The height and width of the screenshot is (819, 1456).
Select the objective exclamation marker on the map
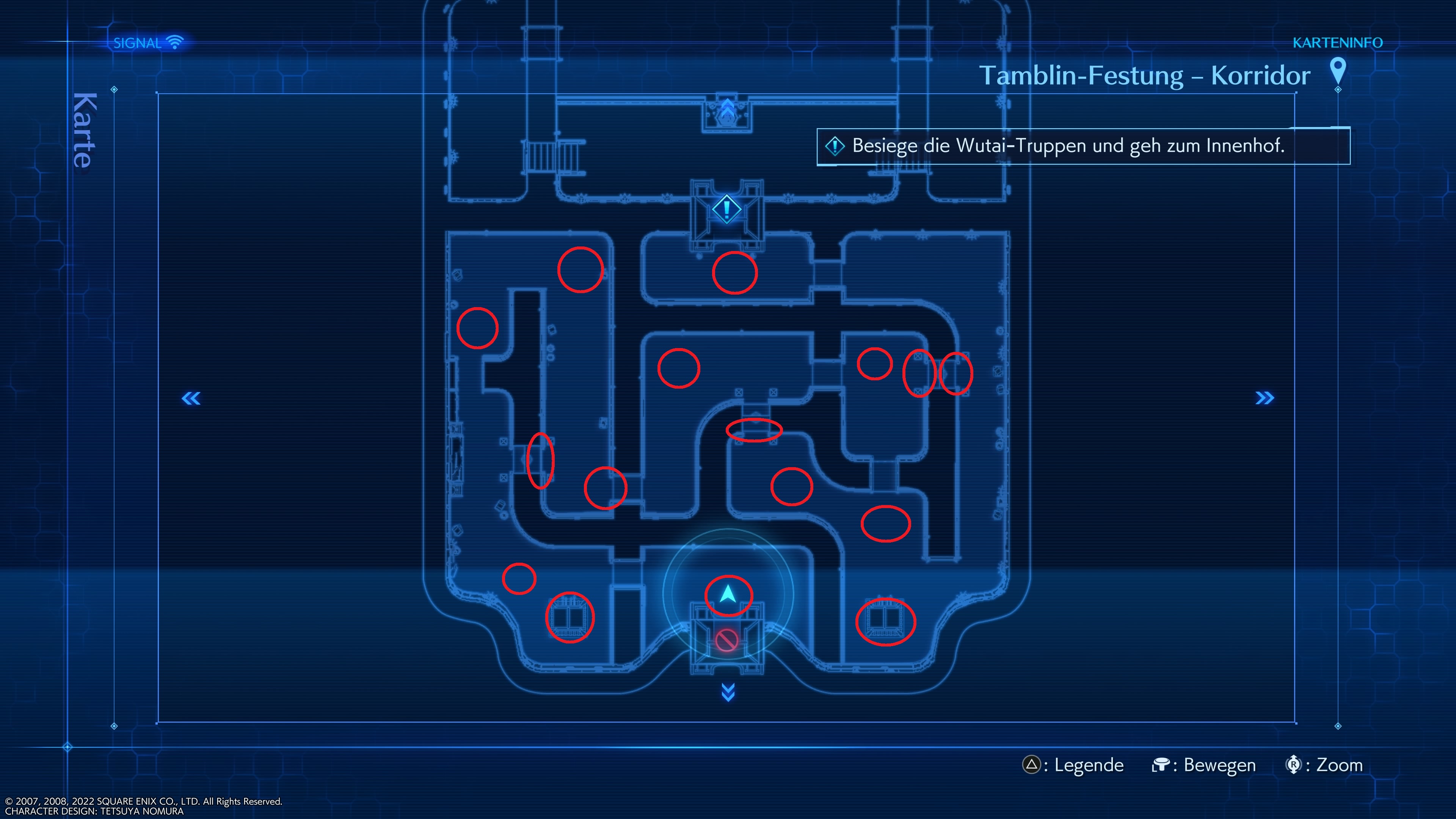coord(727,210)
